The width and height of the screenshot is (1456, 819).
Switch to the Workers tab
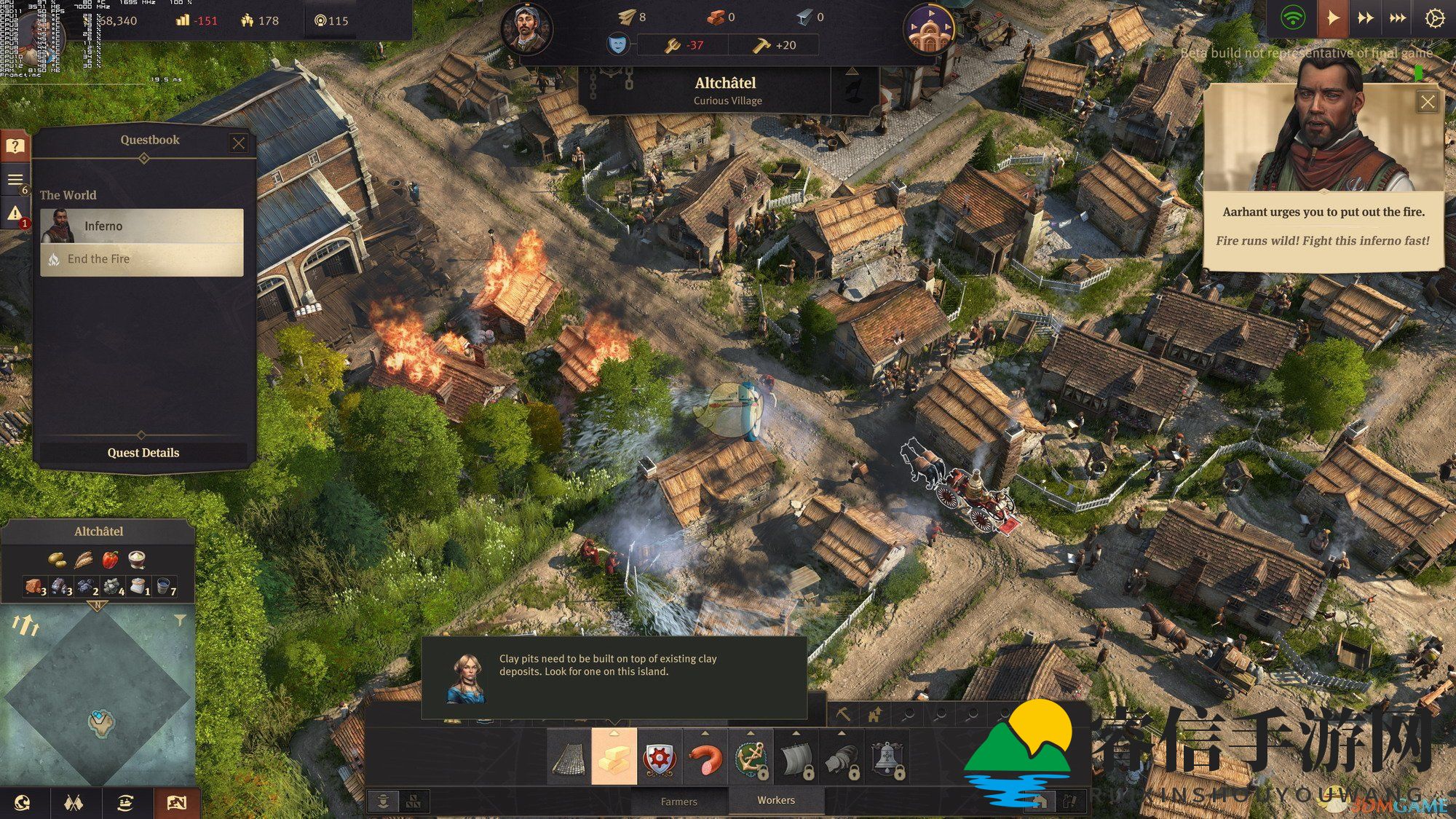click(x=776, y=800)
